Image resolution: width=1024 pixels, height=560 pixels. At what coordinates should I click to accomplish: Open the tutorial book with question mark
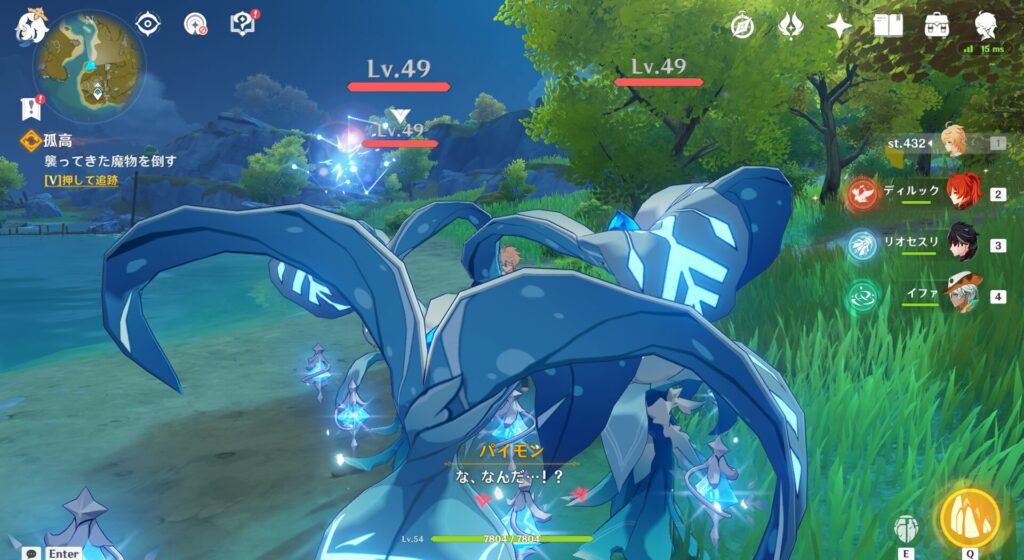242,23
